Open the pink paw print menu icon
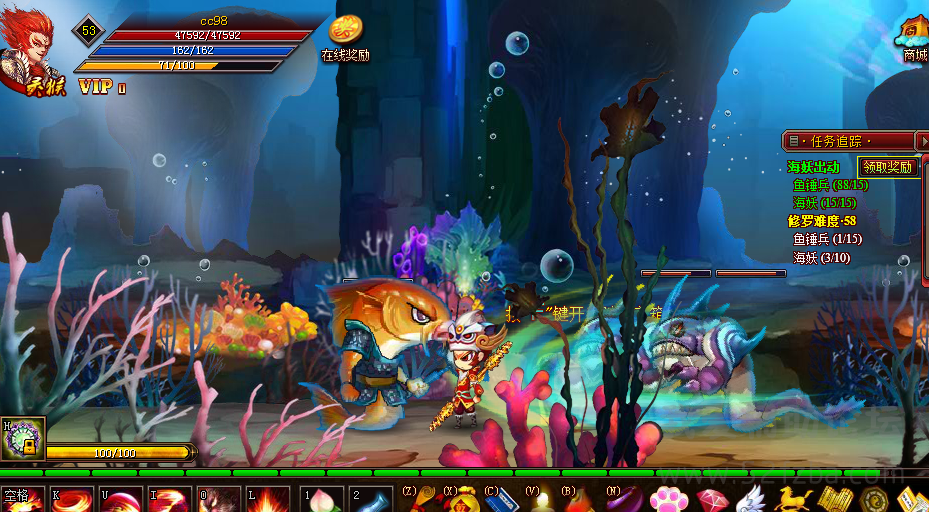This screenshot has width=929, height=512. [667, 498]
